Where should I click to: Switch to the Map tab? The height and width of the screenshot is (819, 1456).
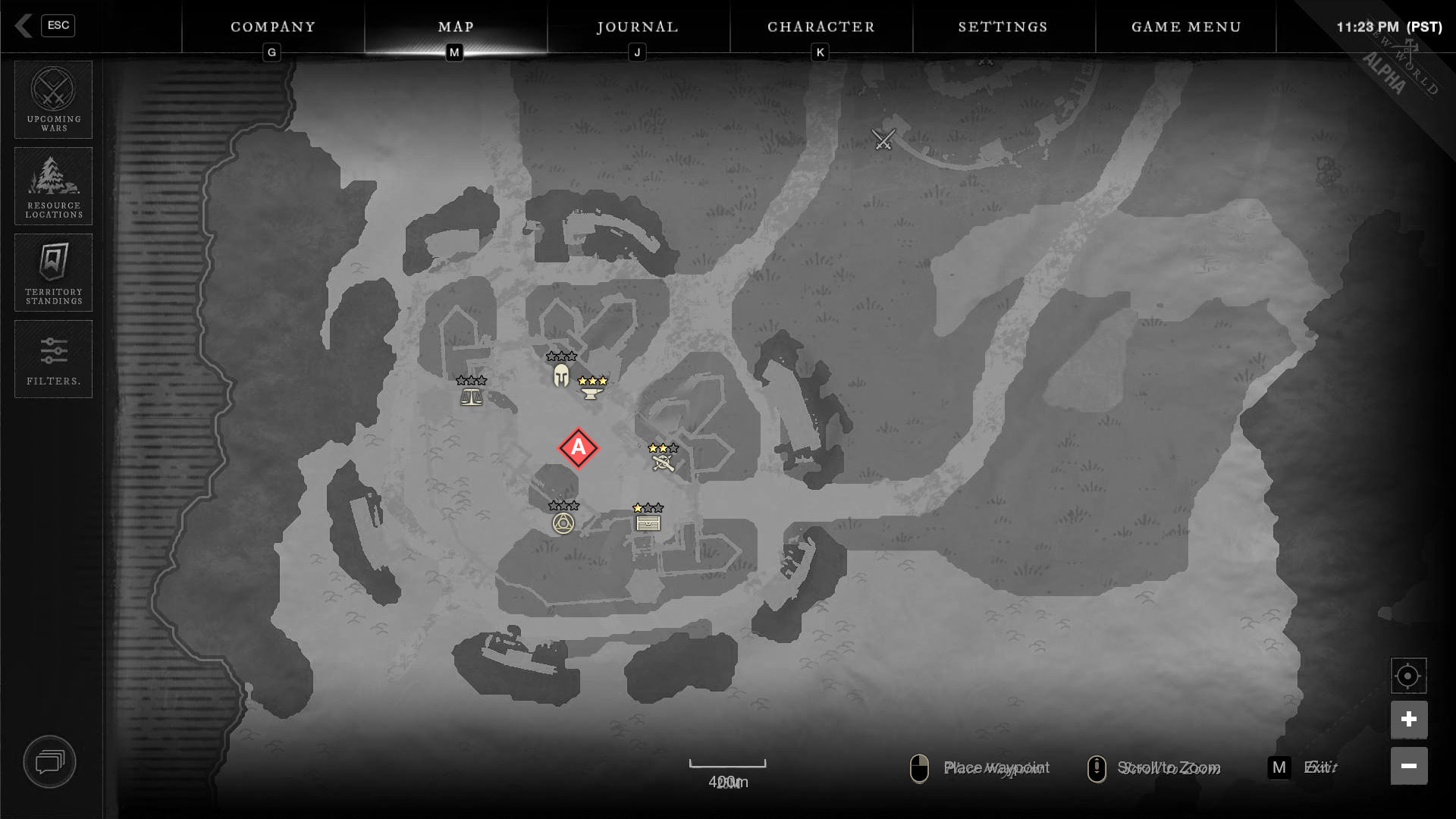(x=456, y=27)
